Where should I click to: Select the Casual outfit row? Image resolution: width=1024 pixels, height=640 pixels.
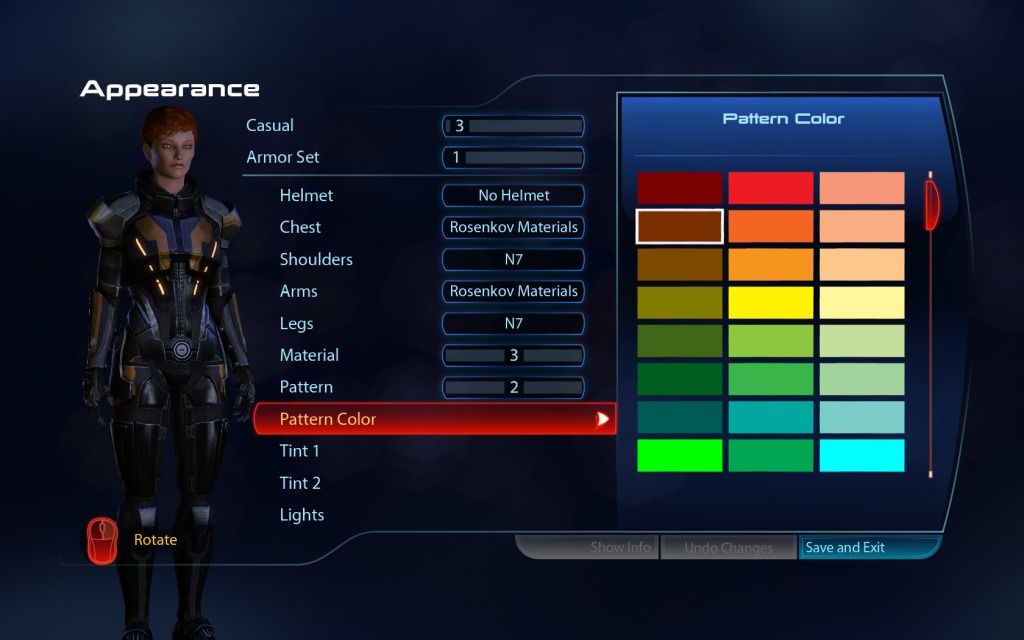click(x=270, y=126)
